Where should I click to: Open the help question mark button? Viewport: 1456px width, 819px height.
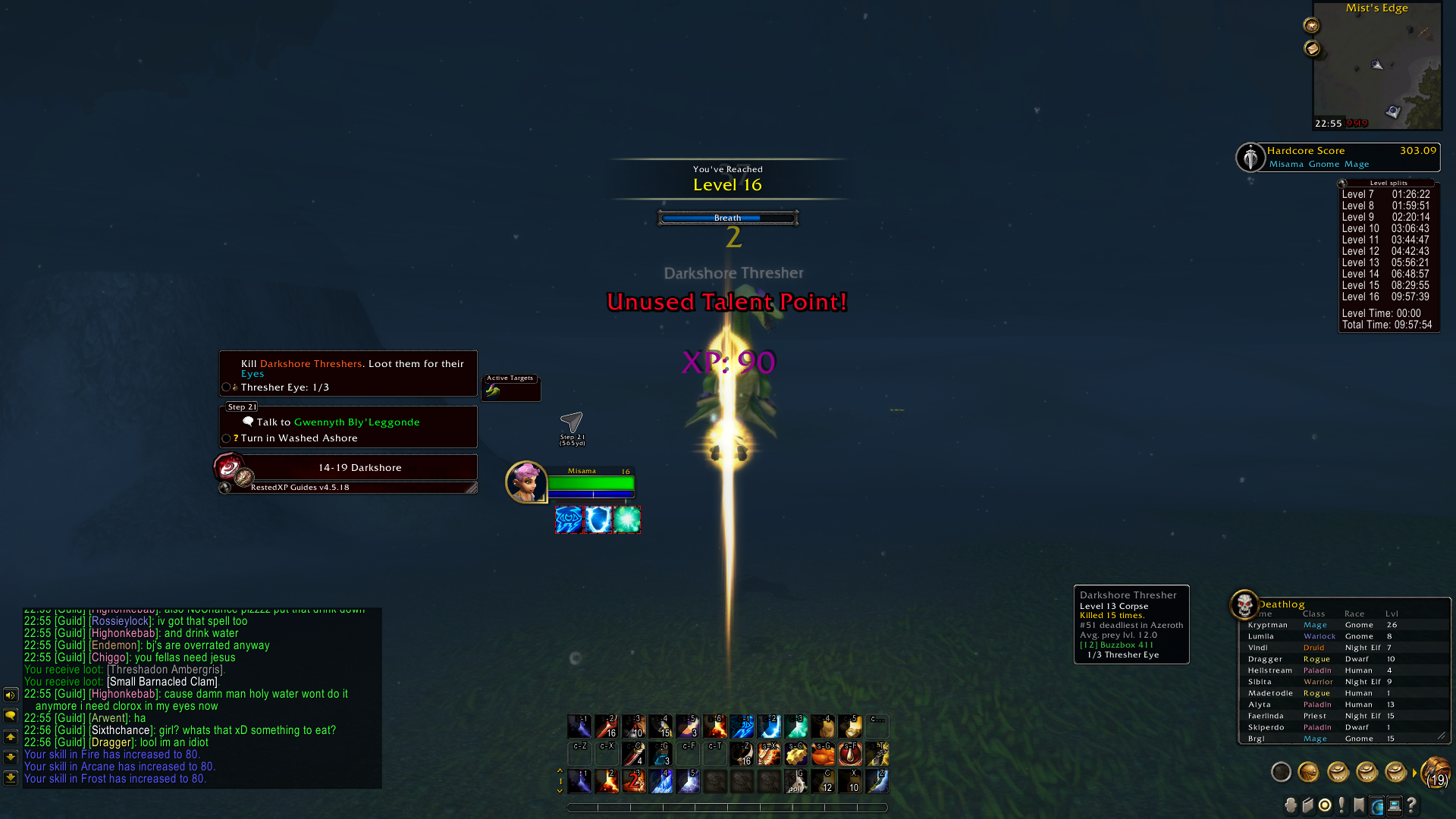point(1412,805)
